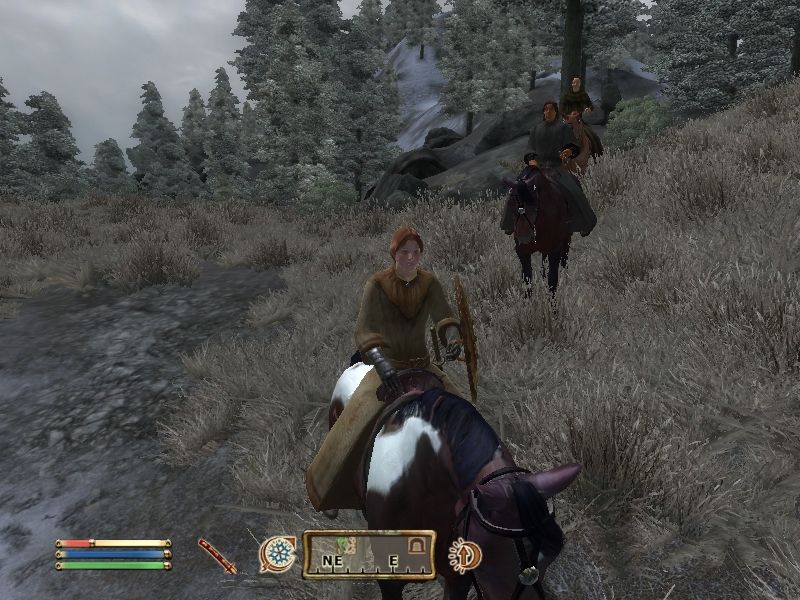This screenshot has height=600, width=800.
Task: Click the active effect icon beside the compass
Action: point(464,555)
